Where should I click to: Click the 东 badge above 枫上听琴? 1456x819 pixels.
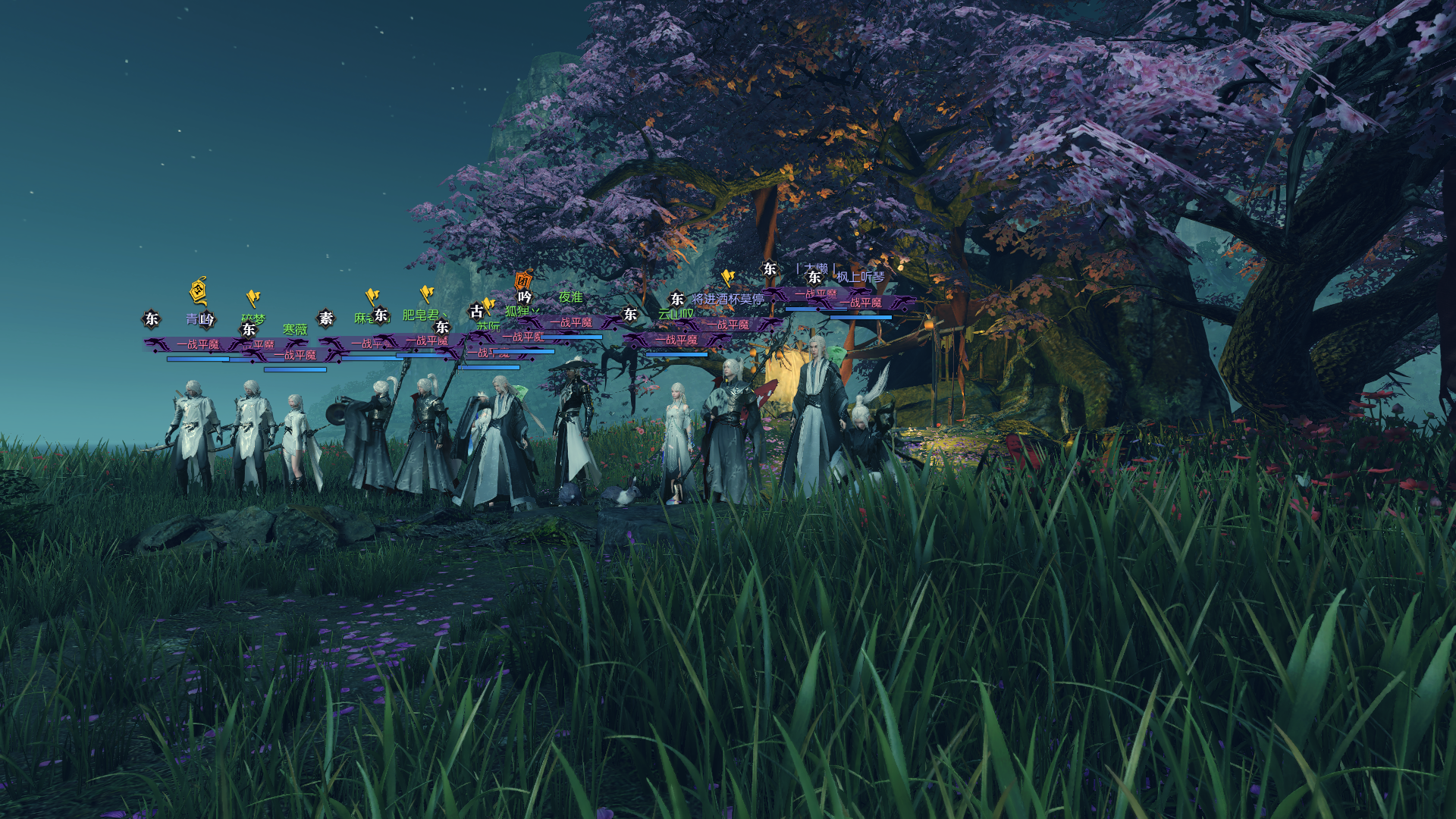pos(814,275)
